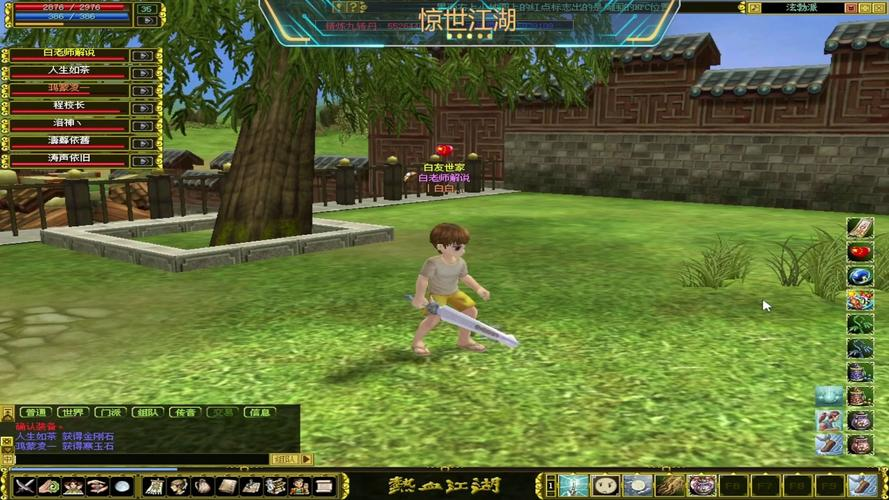Click the arrow button under player level 36
Viewport: 889px width, 500px height.
pos(147,20)
